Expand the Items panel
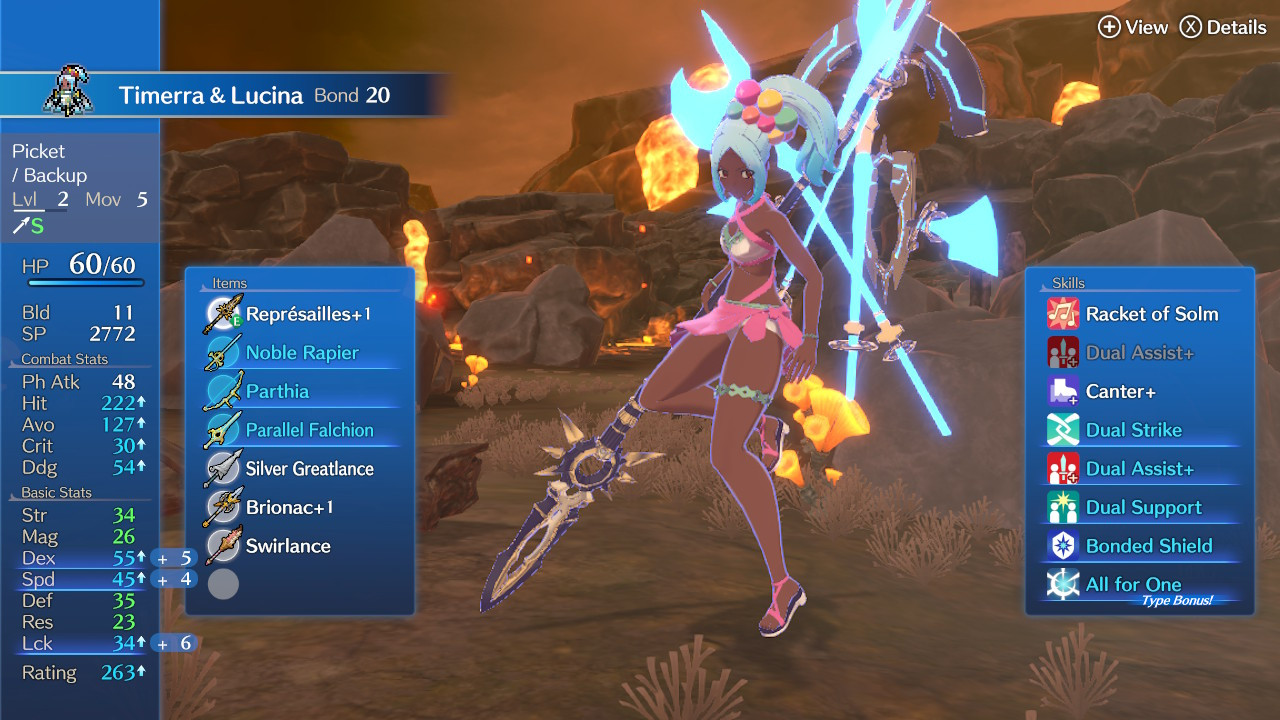This screenshot has height=720, width=1280. [x=228, y=283]
